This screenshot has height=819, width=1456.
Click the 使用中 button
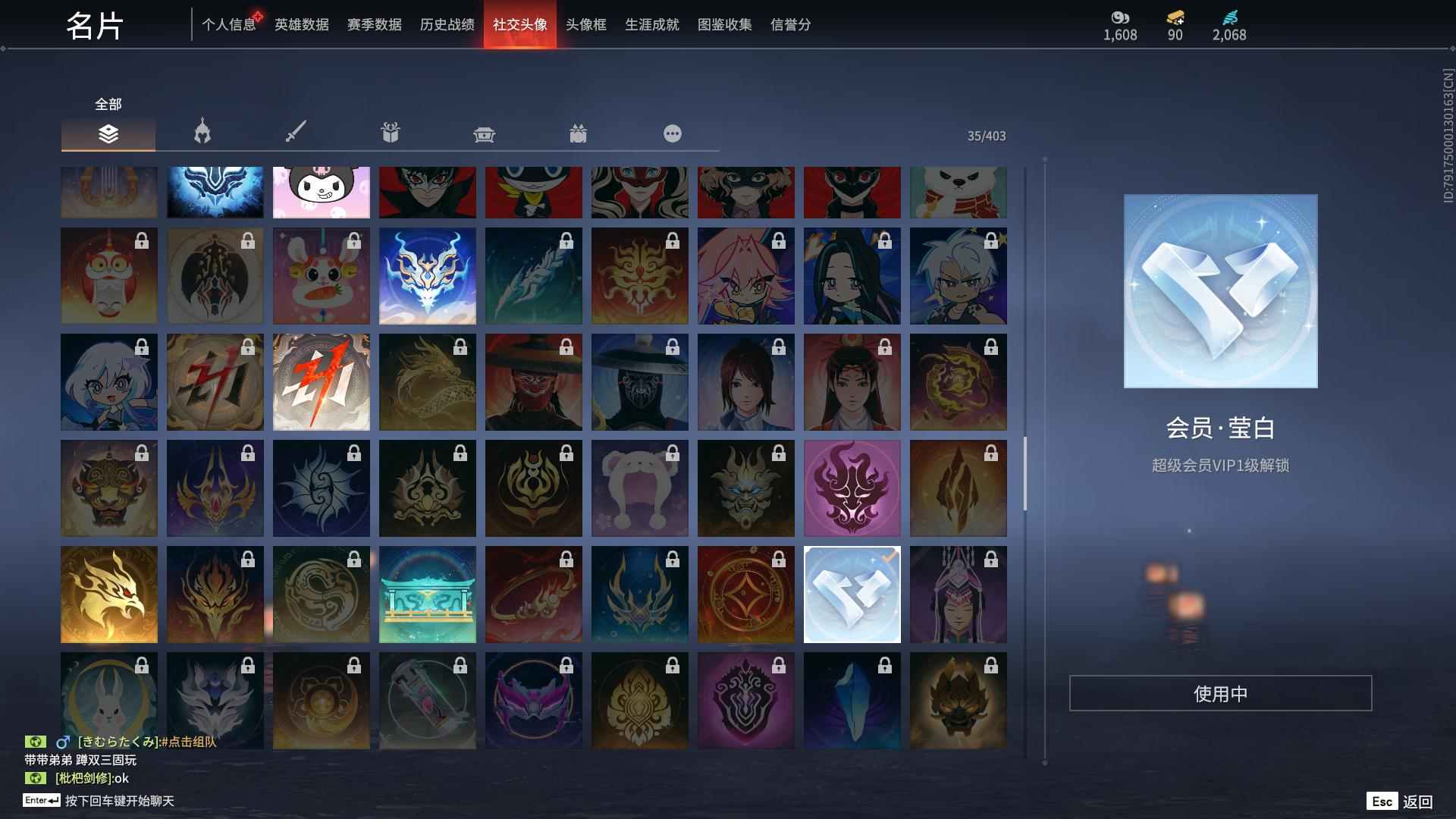1220,692
